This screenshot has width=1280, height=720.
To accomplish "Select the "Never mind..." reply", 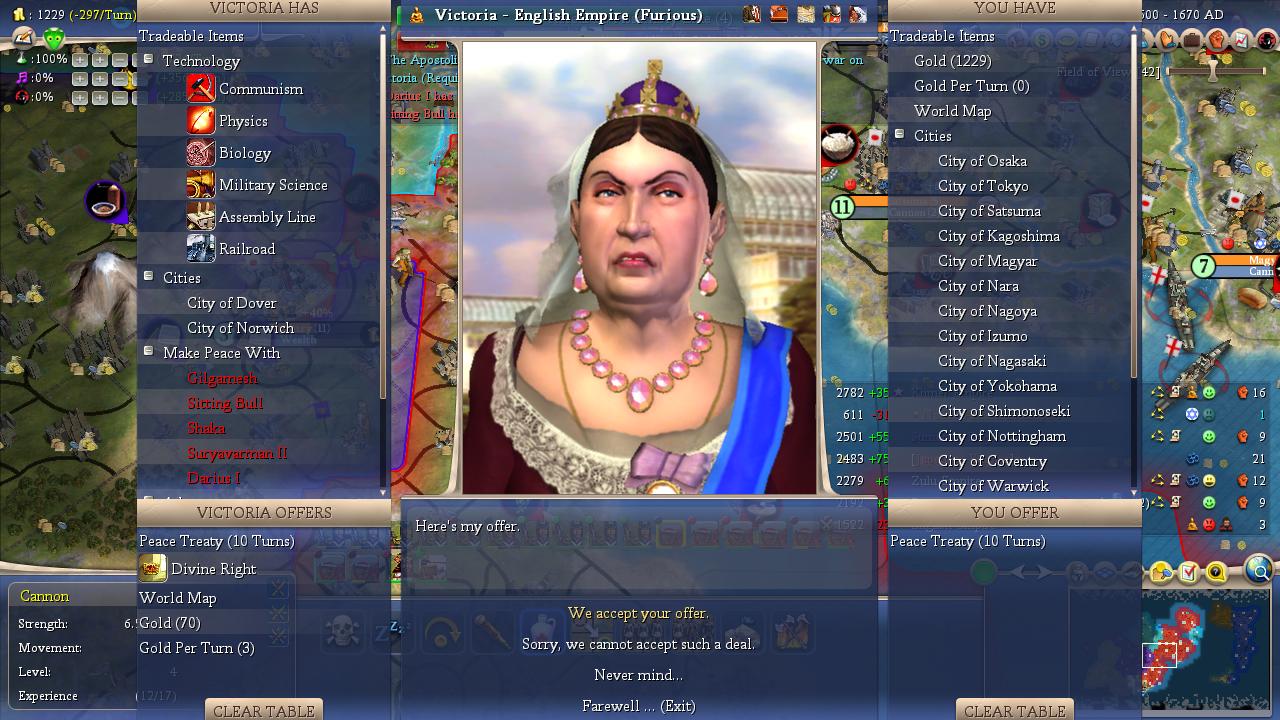I will pyautogui.click(x=638, y=675).
